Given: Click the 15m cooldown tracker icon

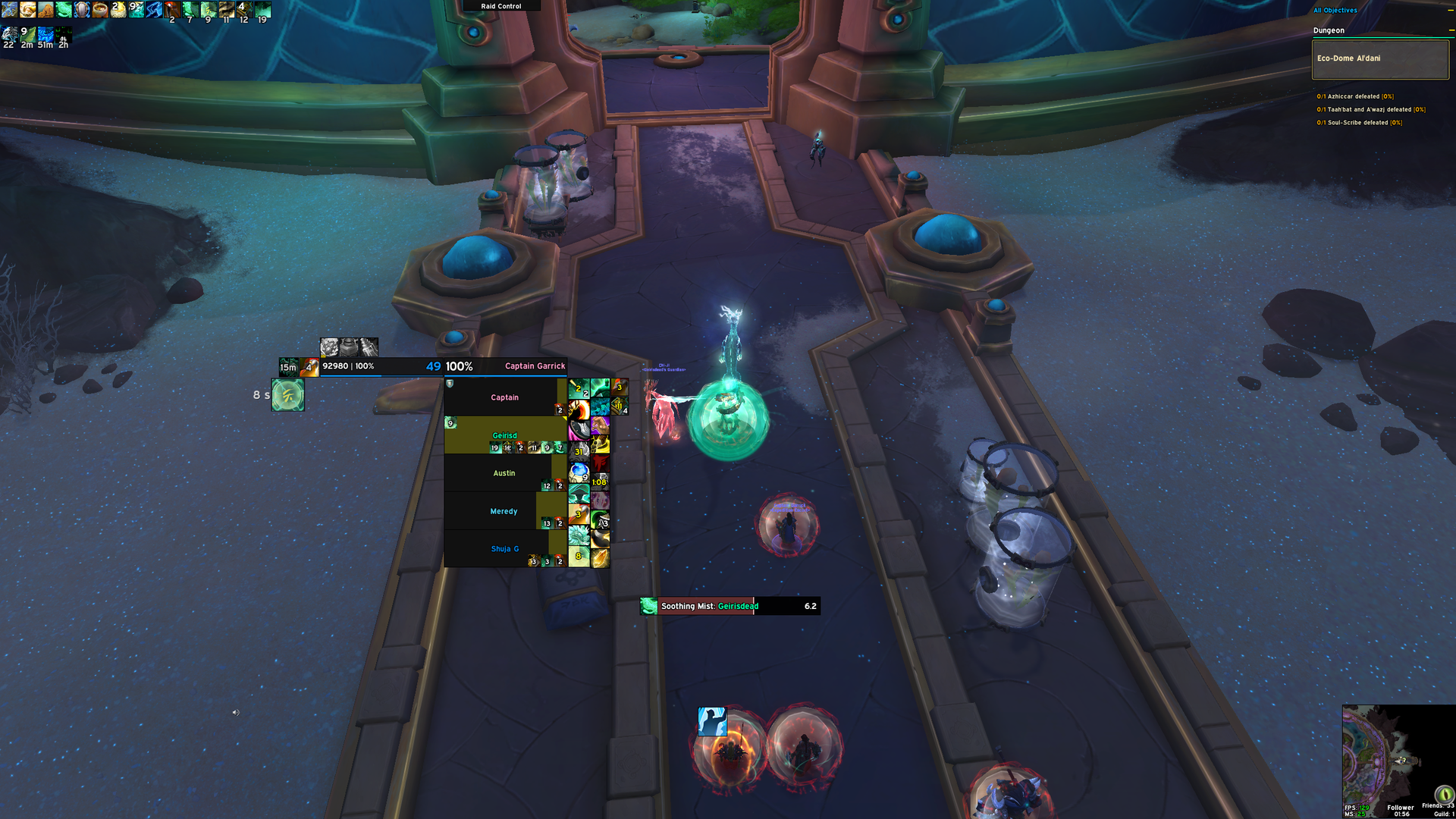Looking at the screenshot, I should click(x=288, y=367).
